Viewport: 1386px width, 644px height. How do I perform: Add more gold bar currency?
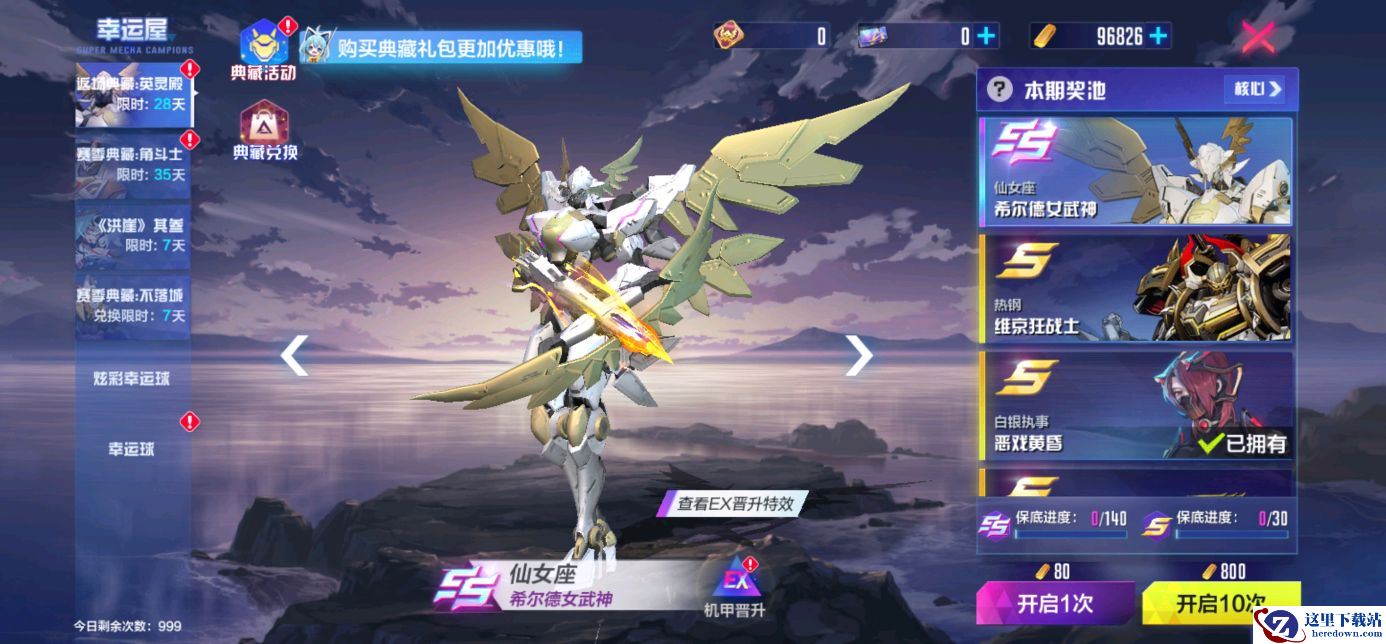coord(1159,36)
